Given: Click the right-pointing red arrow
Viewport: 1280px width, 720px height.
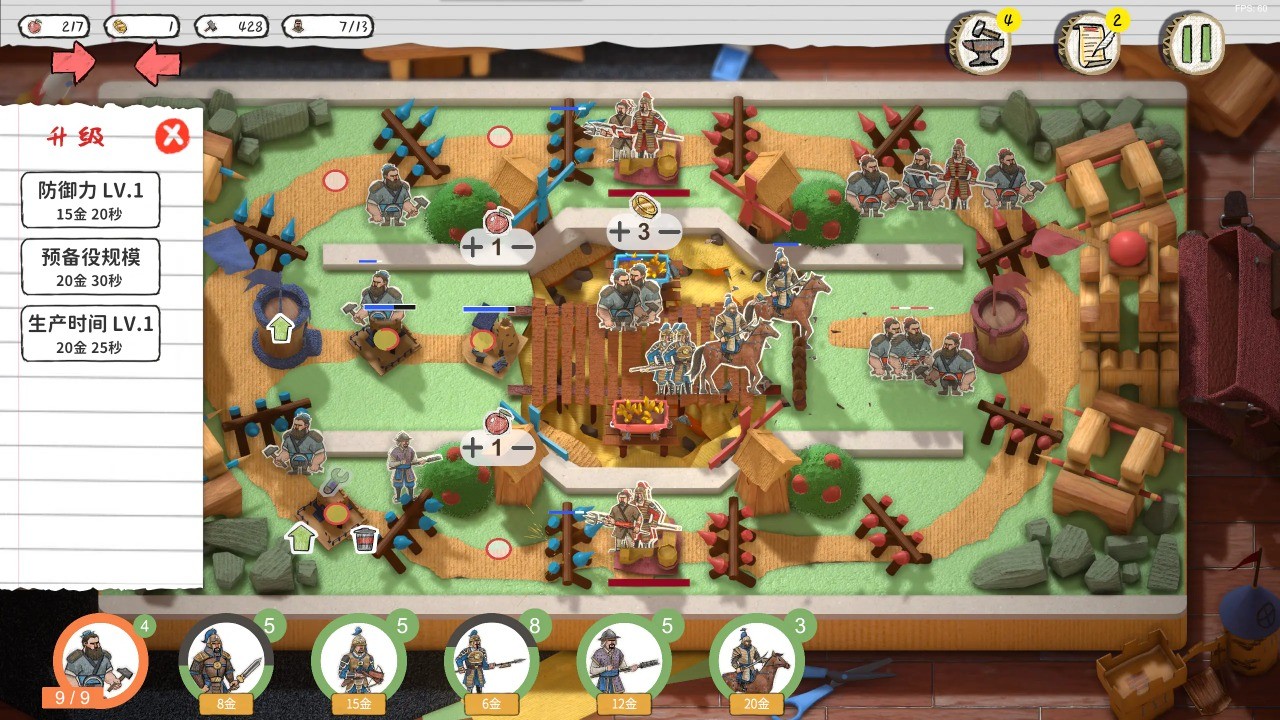Looking at the screenshot, I should [73, 64].
